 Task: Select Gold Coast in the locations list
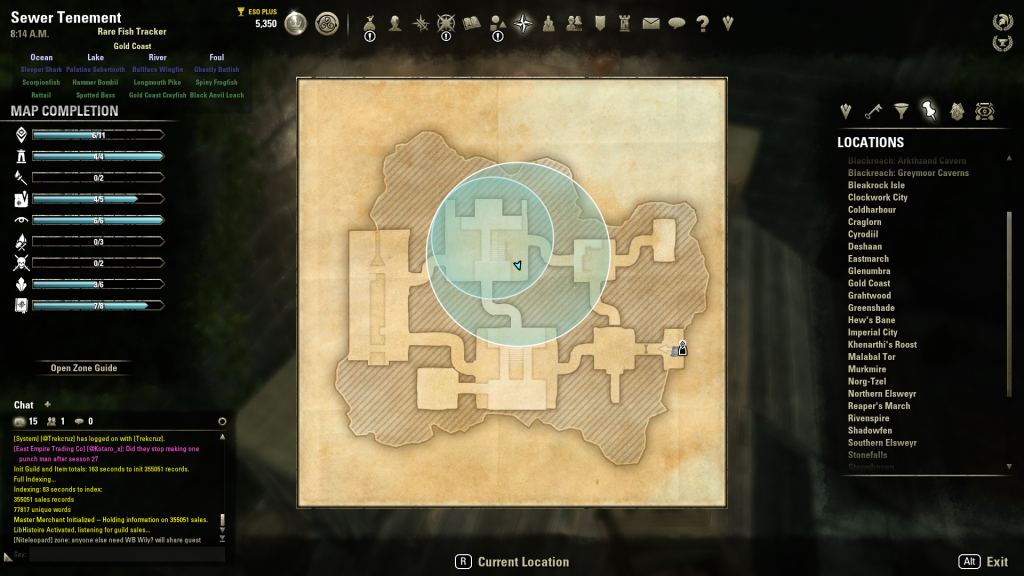[x=869, y=283]
